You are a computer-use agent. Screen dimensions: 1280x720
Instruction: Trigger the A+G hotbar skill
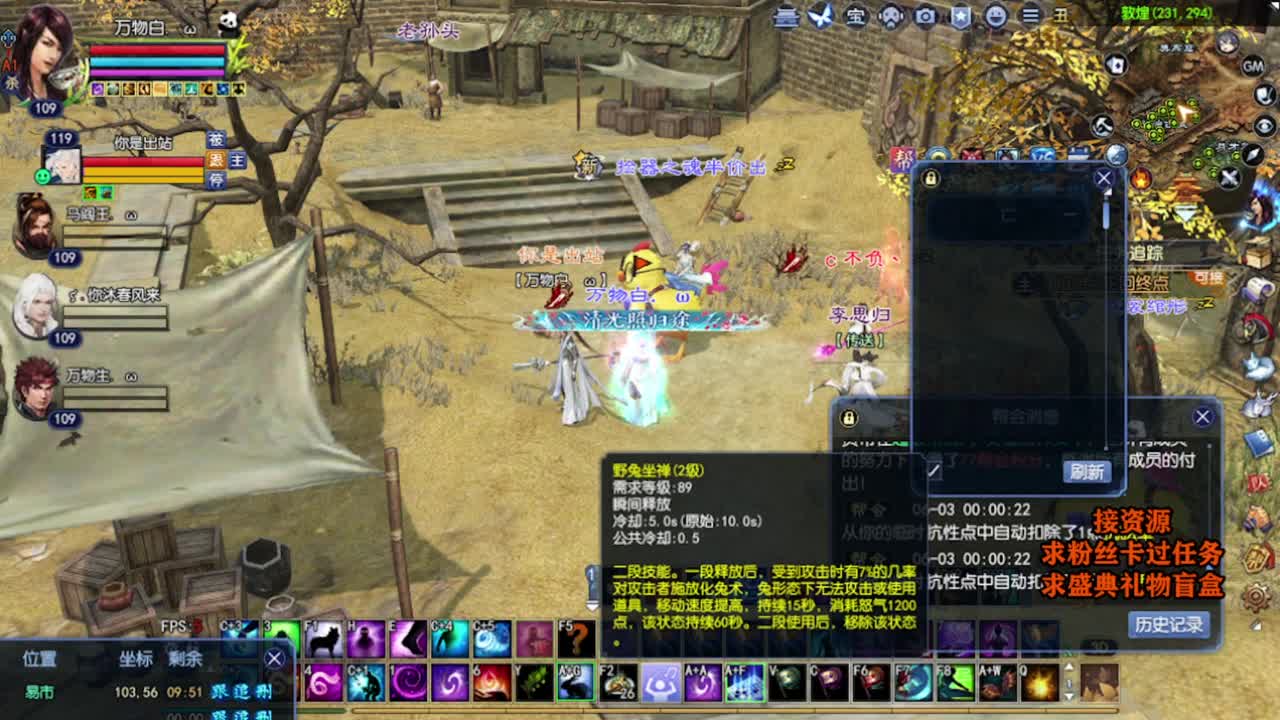(x=575, y=682)
